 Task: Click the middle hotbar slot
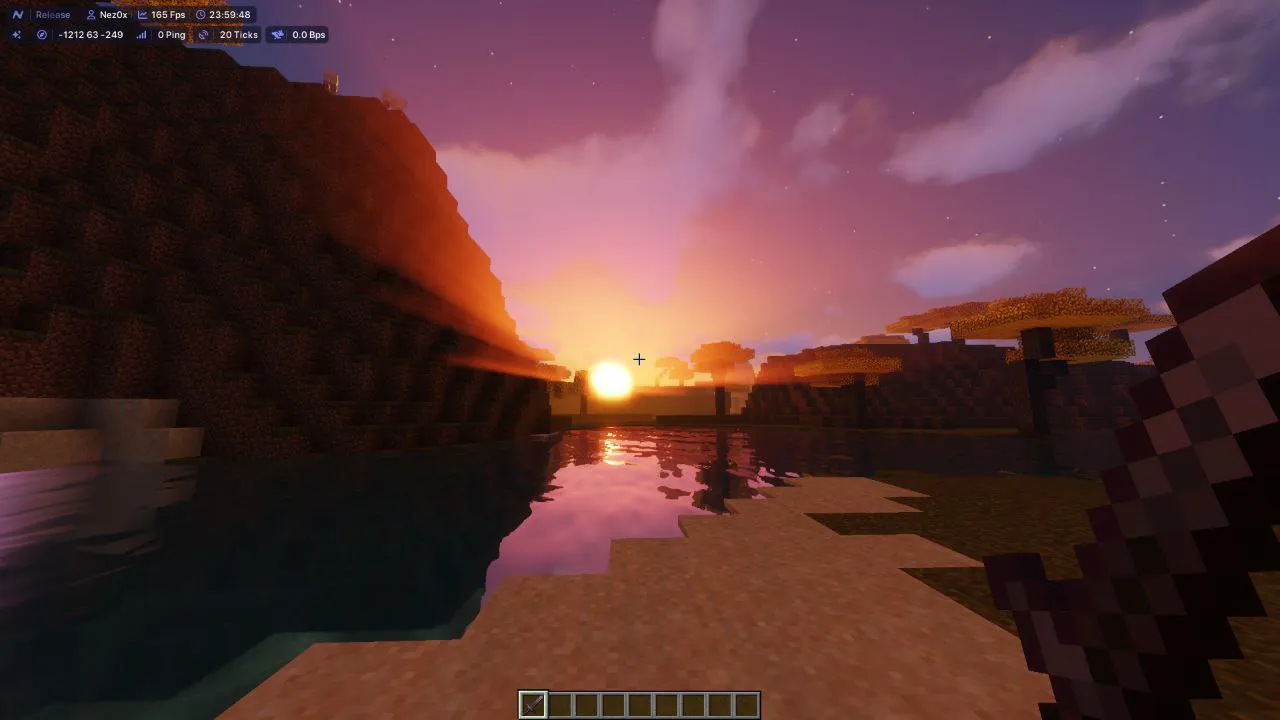640,705
